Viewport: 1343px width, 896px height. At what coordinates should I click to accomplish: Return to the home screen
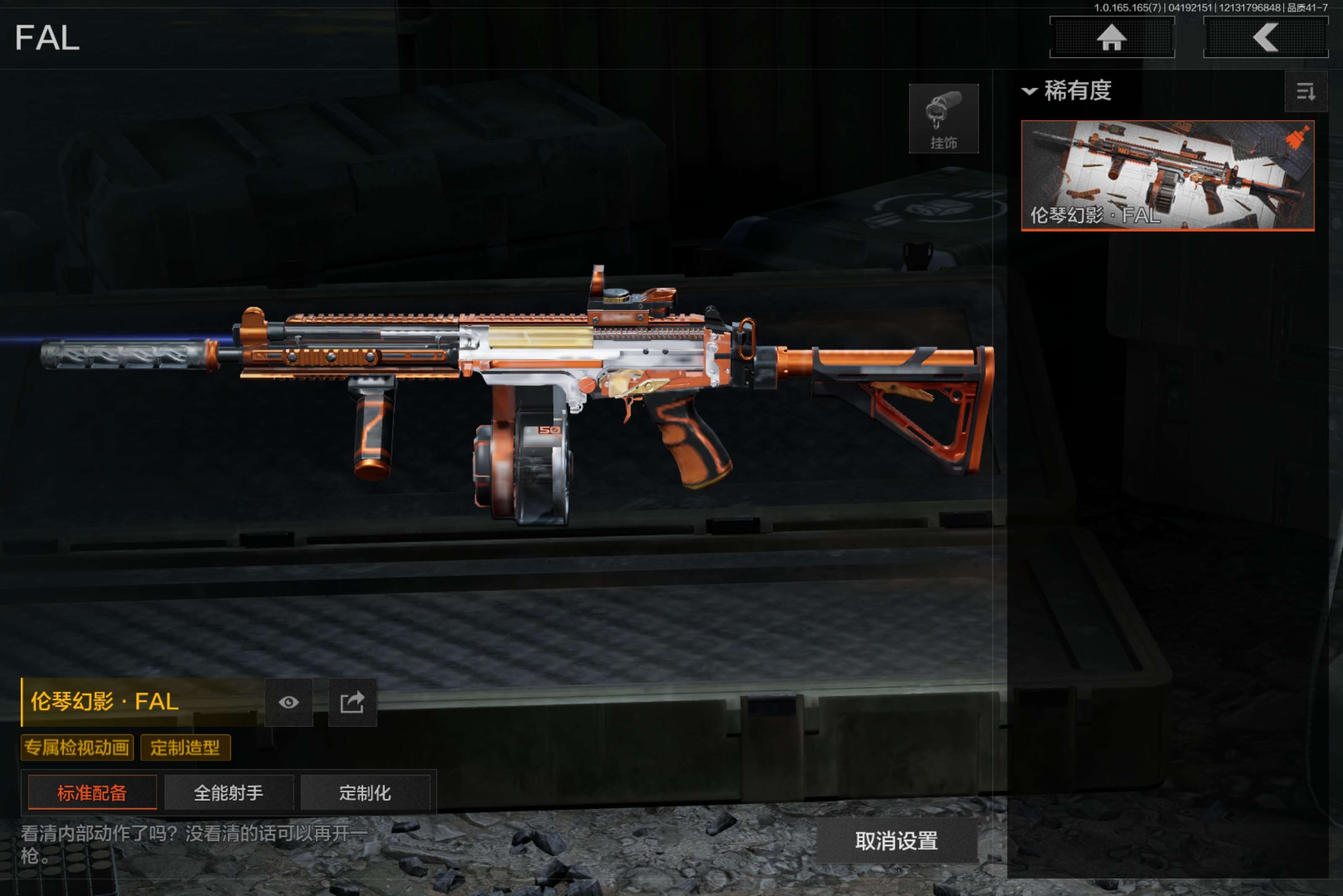click(x=1111, y=37)
